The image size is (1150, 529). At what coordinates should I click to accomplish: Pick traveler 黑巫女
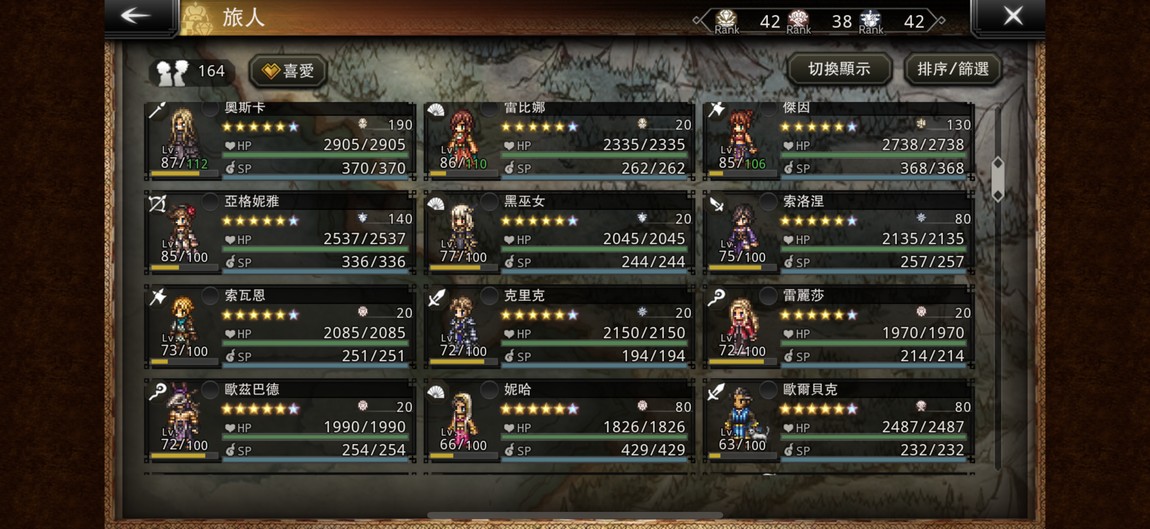point(559,234)
